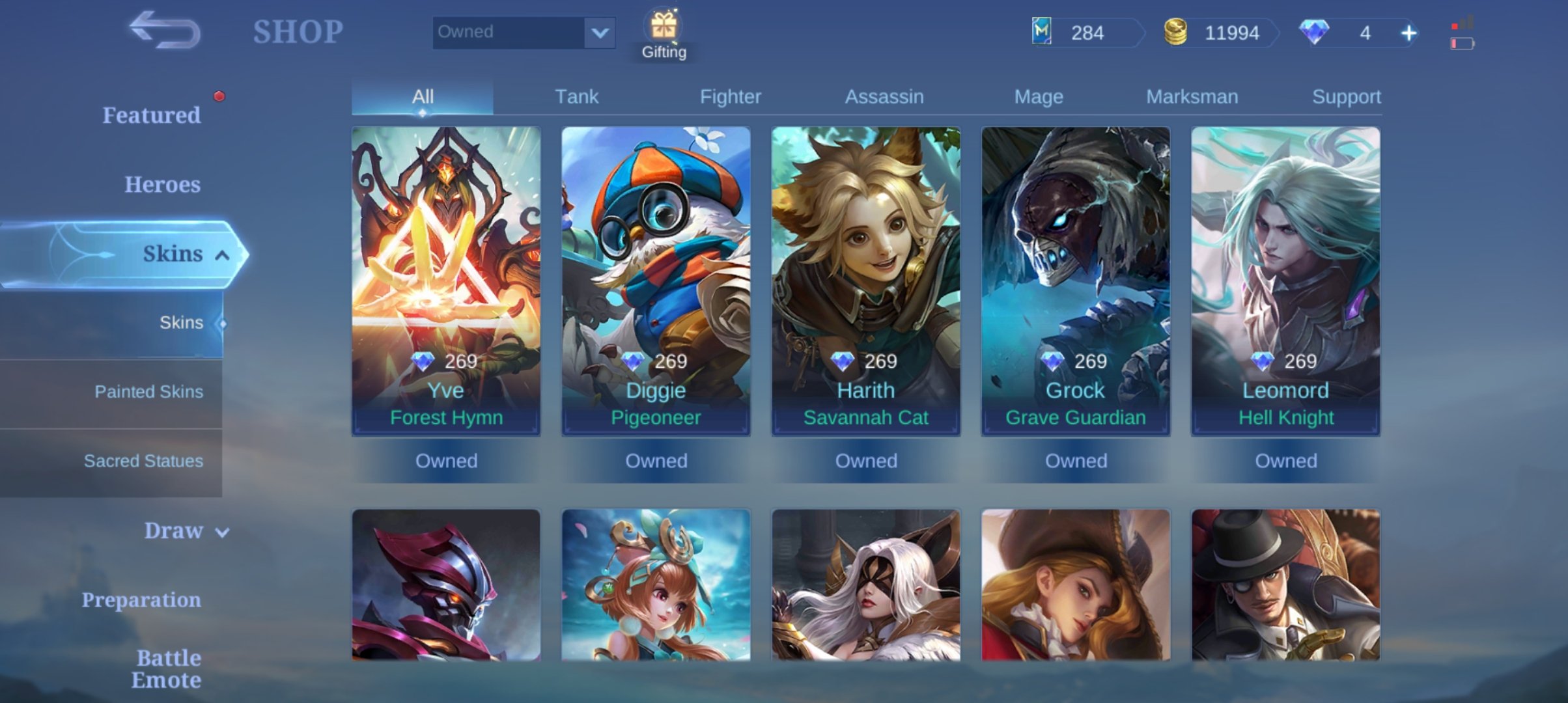Open the Sacred Statues submenu

(x=143, y=461)
